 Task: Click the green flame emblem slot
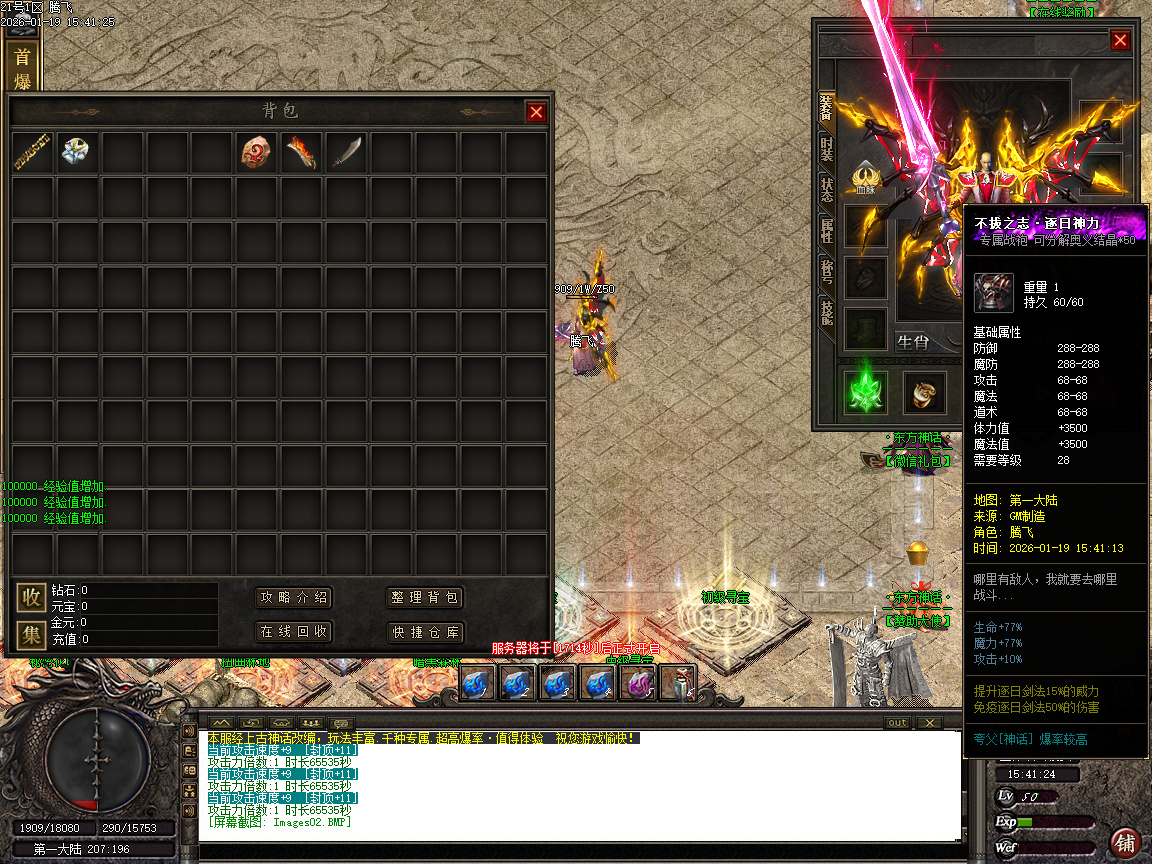click(x=865, y=392)
